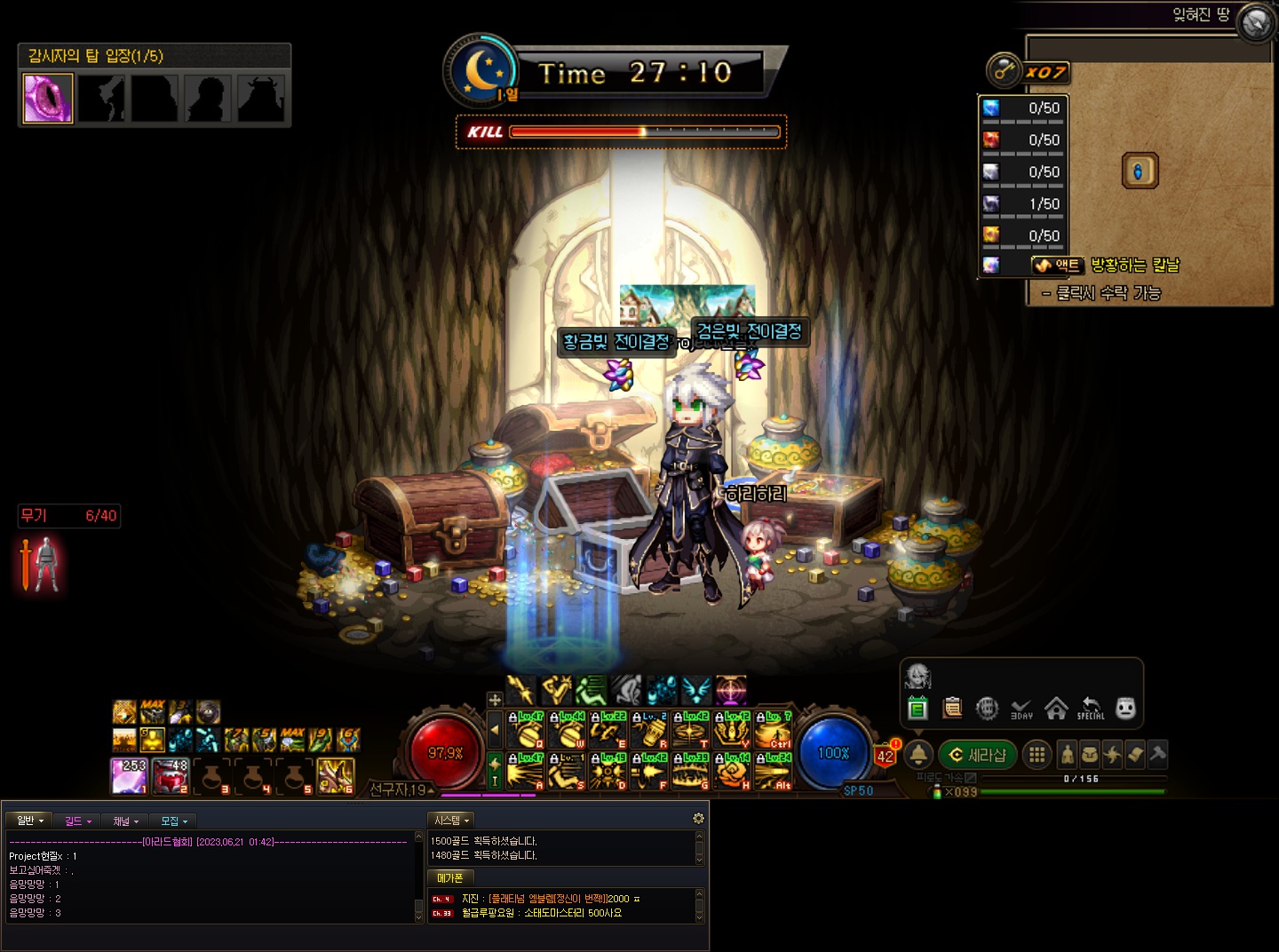Switch to the 채널 chat tab
This screenshot has height=952, width=1279.
click(x=125, y=821)
